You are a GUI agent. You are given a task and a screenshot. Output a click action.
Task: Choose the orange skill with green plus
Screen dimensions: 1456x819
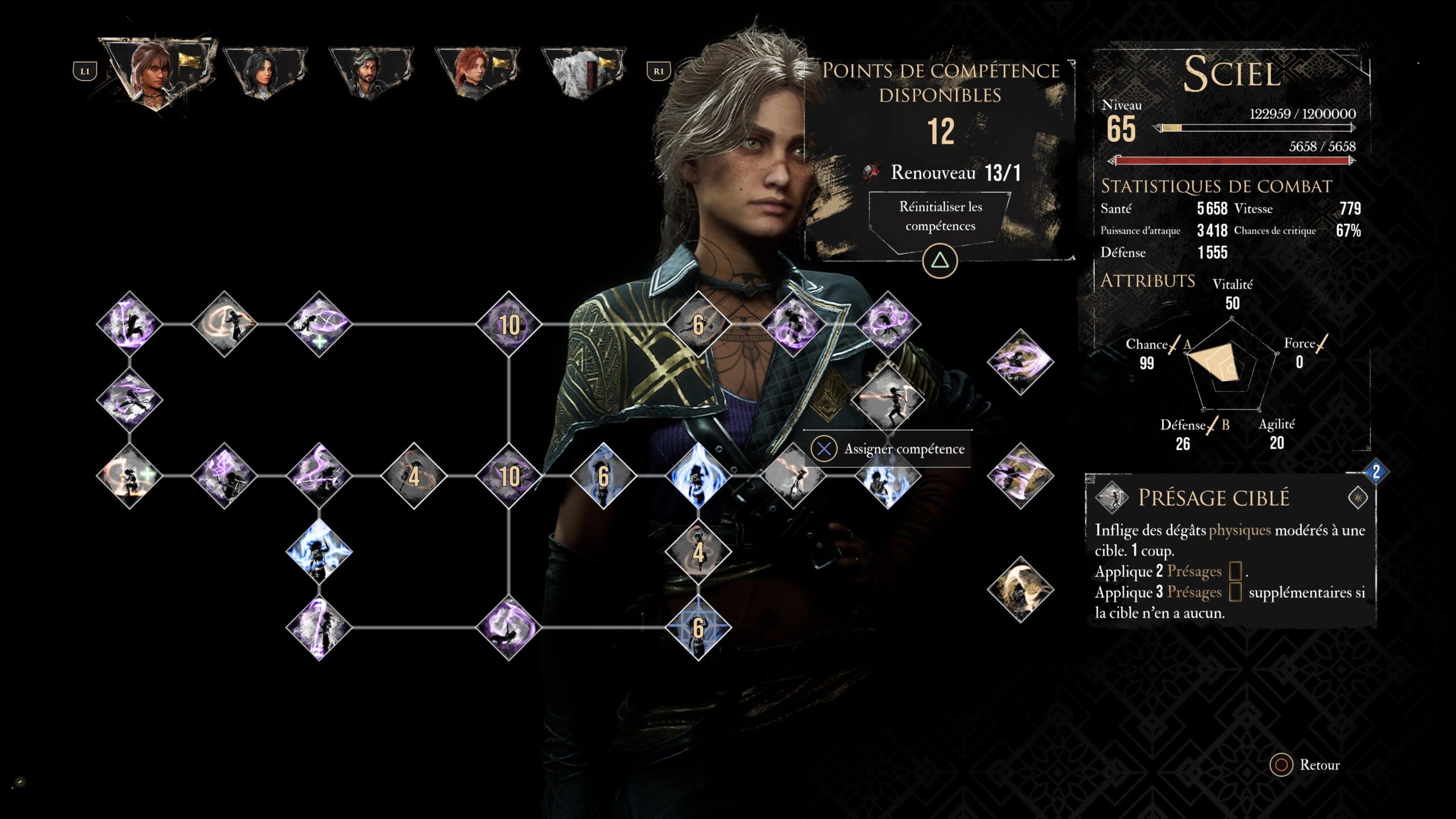[x=130, y=475]
